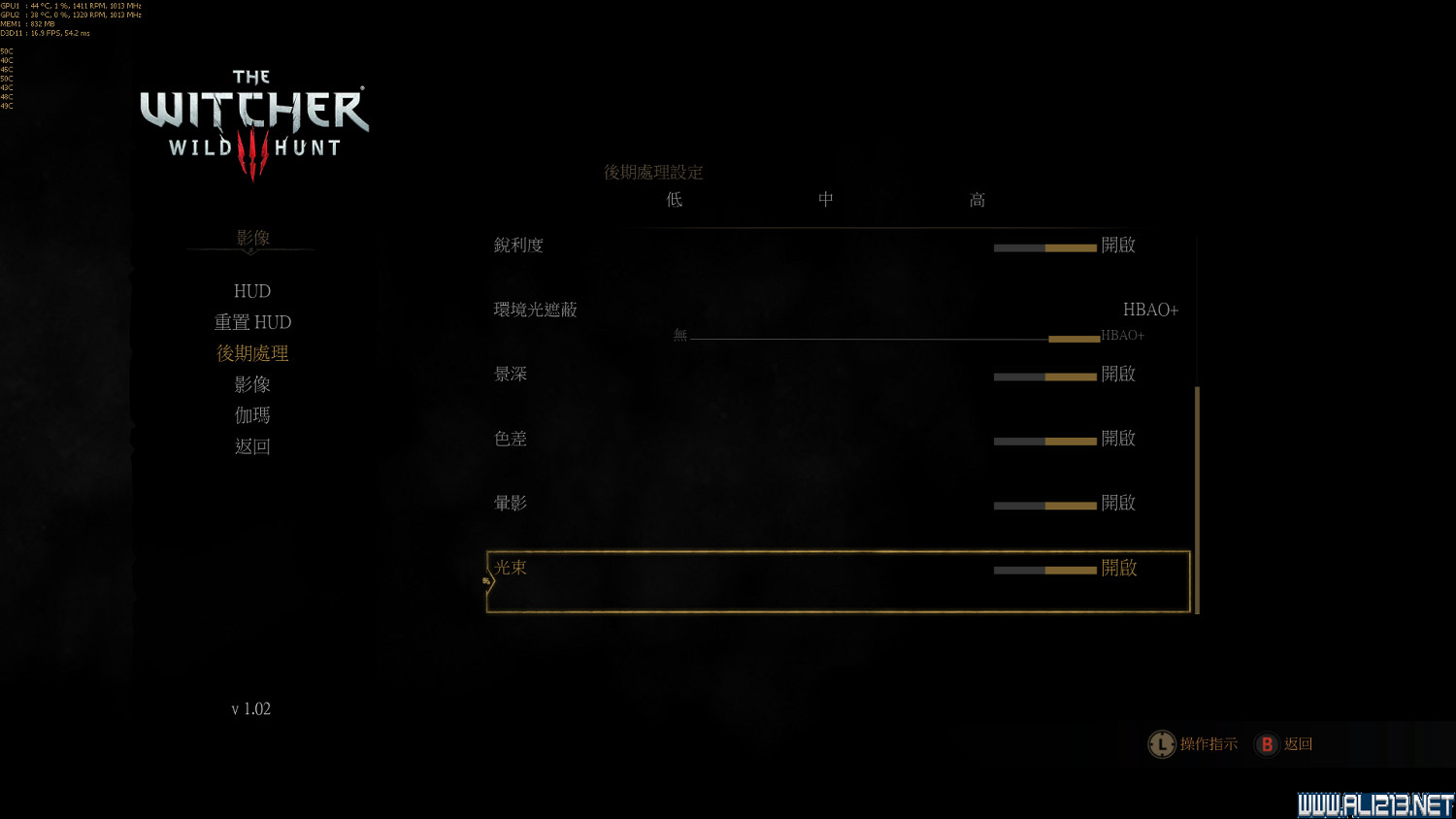Select the 高 high preset
The height and width of the screenshot is (819, 1456).
pos(976,200)
